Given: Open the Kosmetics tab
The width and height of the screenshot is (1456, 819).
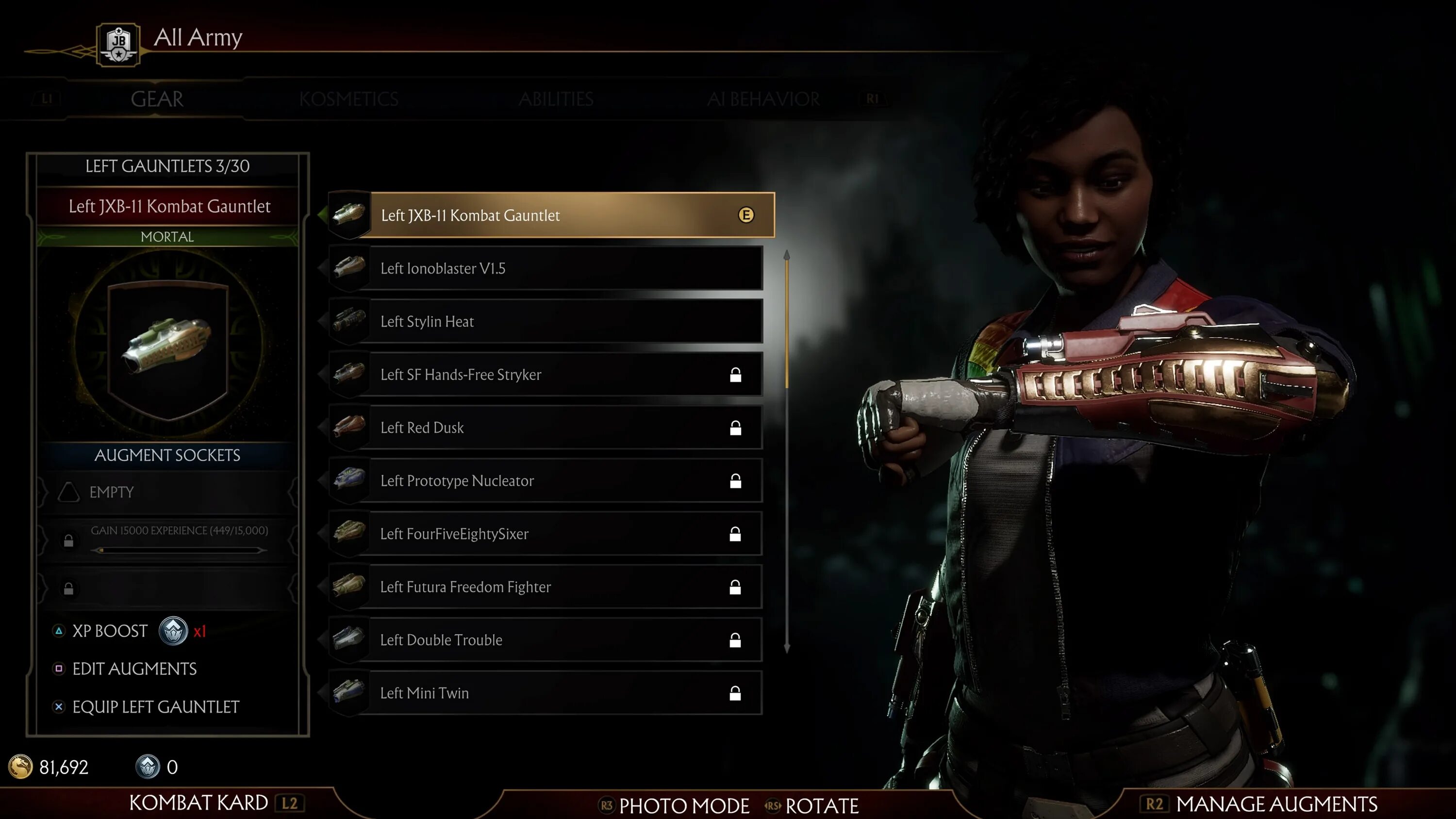Looking at the screenshot, I should pyautogui.click(x=349, y=99).
